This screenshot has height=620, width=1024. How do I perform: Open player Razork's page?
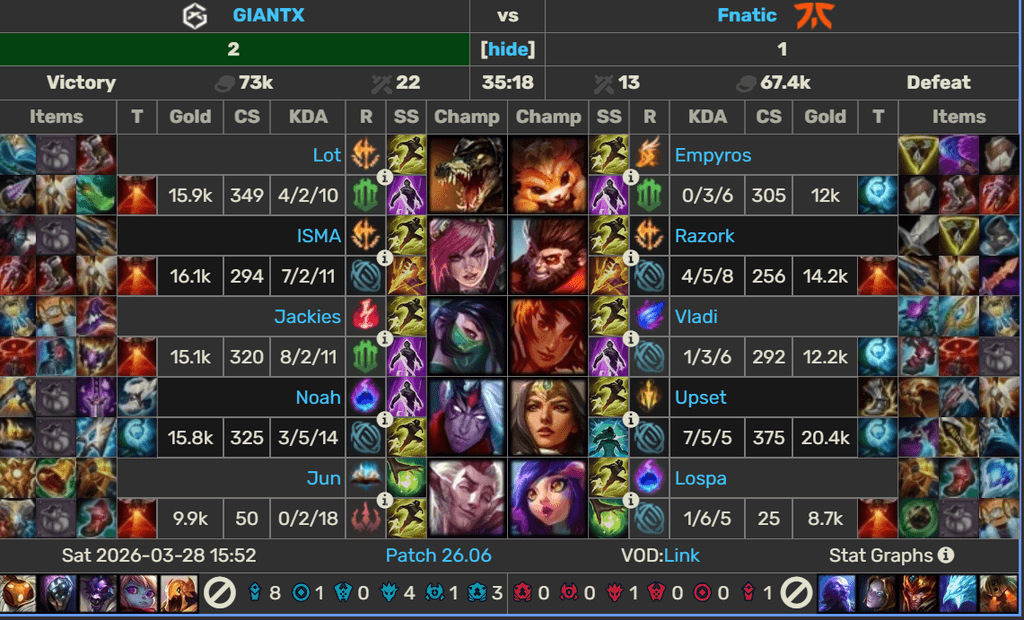point(705,236)
